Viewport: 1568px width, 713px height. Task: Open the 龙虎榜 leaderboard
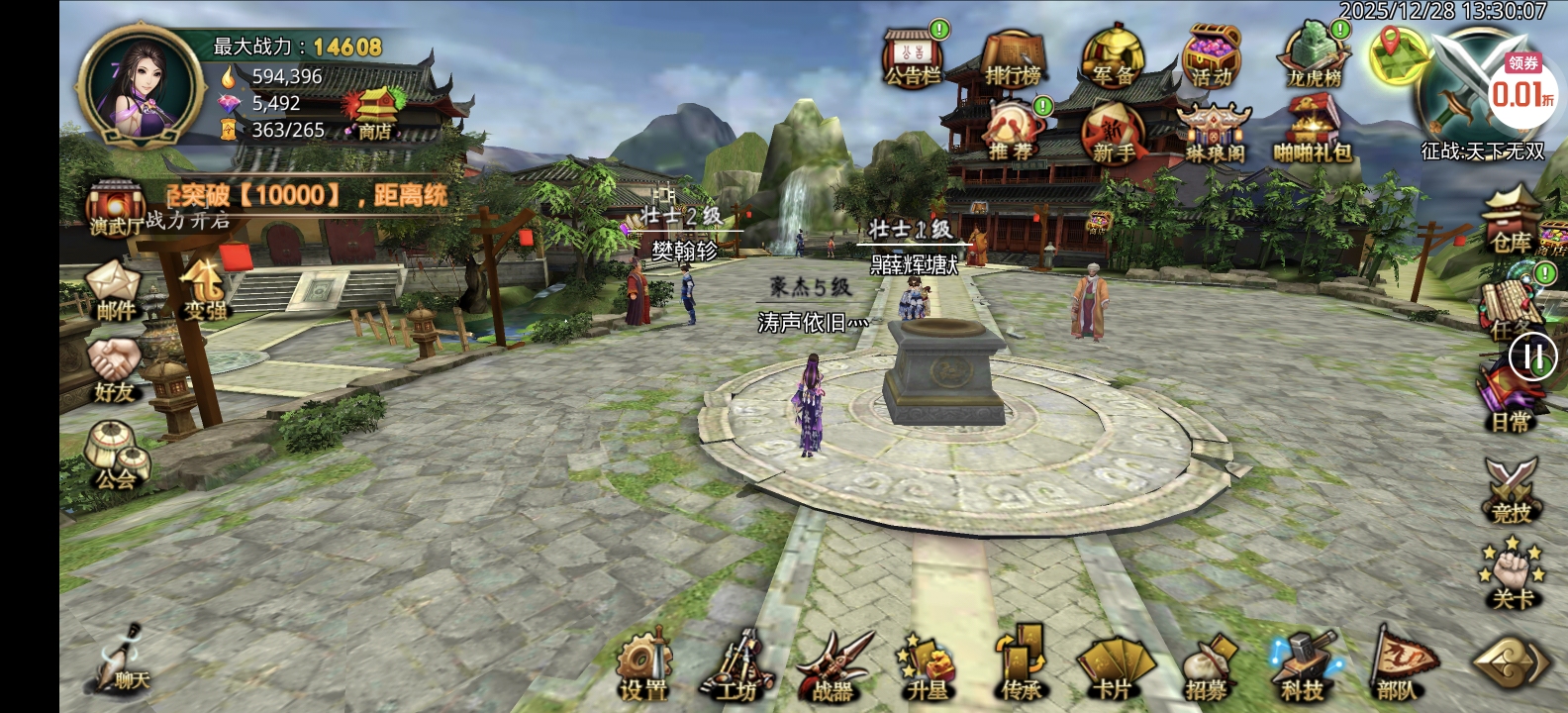[1314, 59]
